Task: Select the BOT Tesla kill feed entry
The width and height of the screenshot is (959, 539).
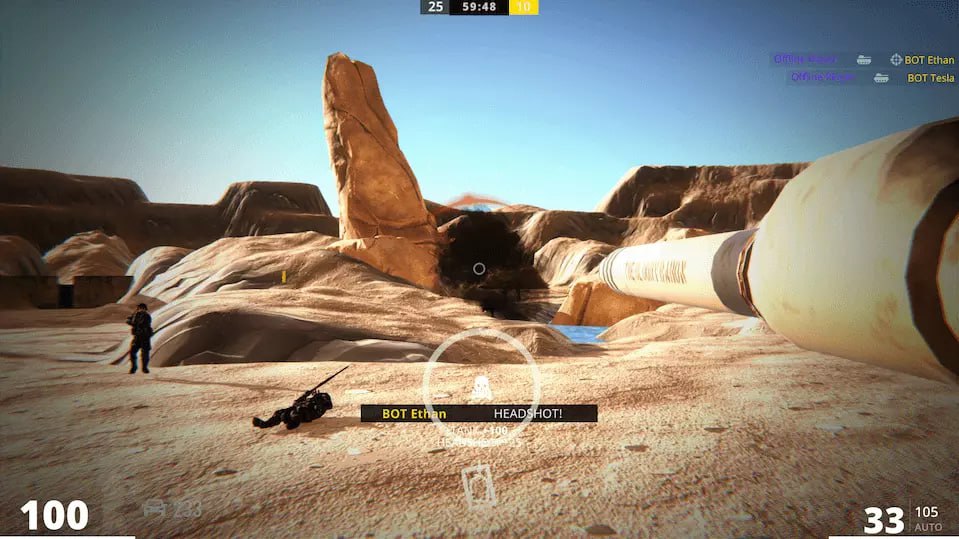Action: click(930, 78)
